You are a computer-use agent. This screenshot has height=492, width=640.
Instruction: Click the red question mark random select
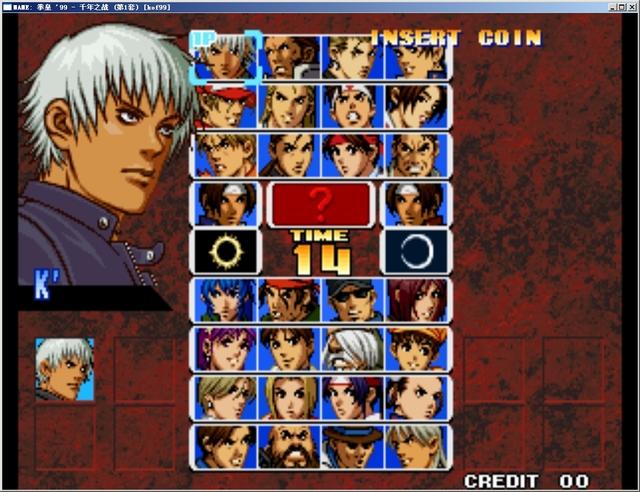coord(321,203)
